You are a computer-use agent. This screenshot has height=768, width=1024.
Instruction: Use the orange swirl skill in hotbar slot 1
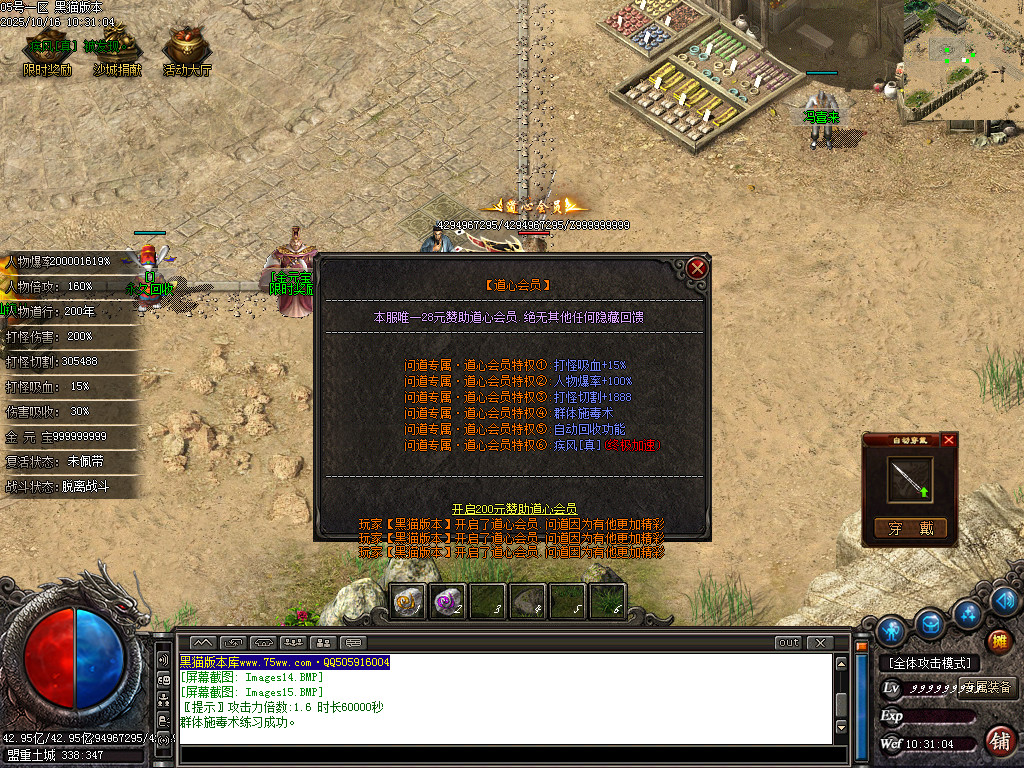pos(408,601)
